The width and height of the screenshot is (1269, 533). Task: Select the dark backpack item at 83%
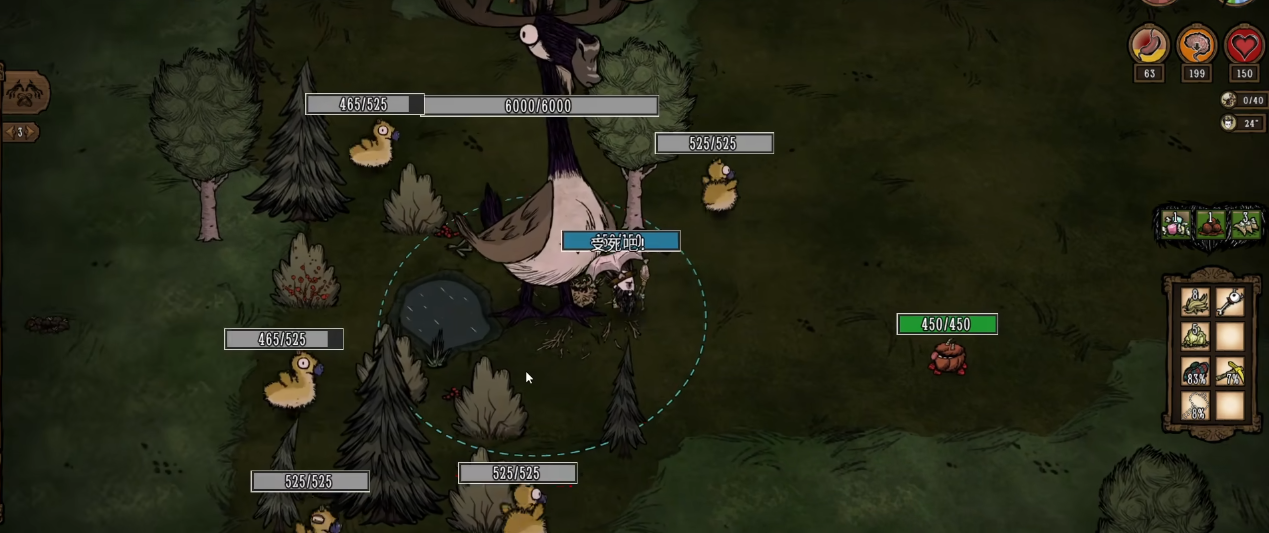(x=1195, y=371)
